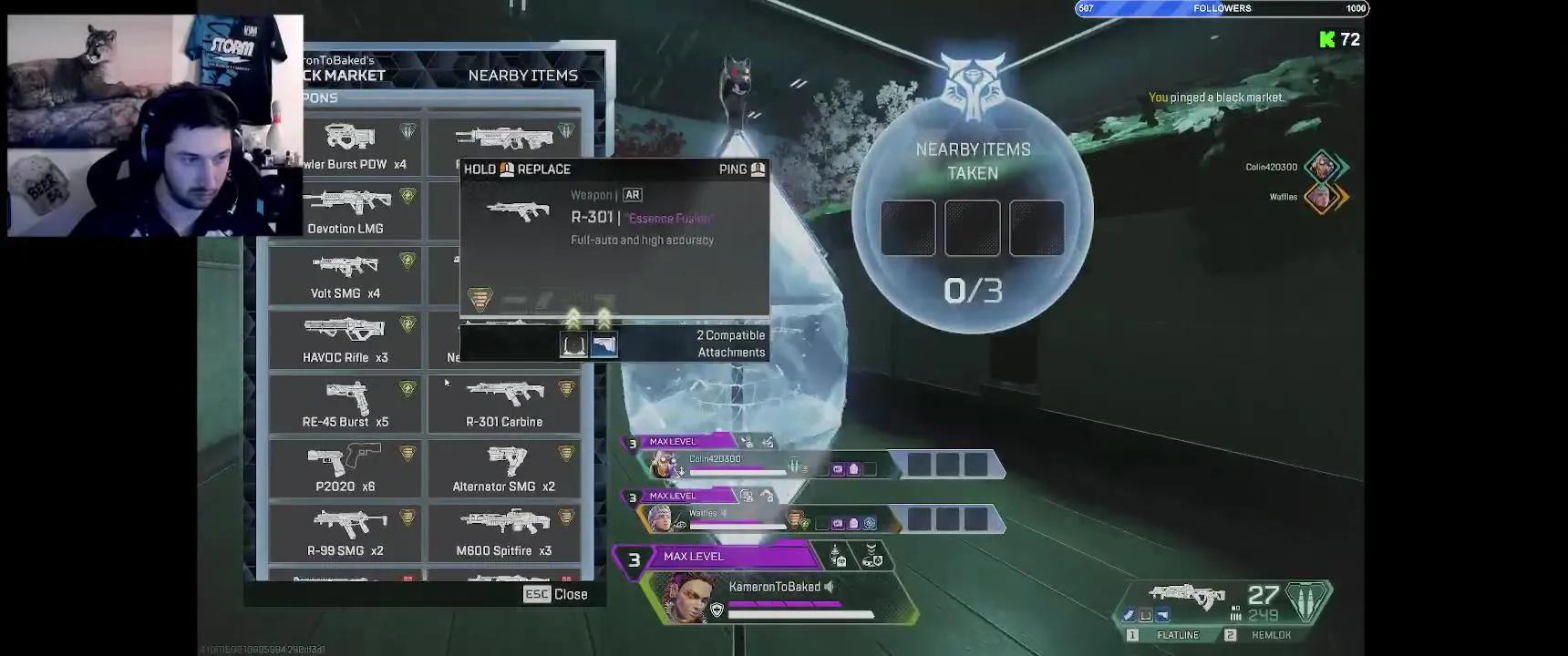The image size is (1568, 656).
Task: Select the Alternator SMG slot
Action: 504,469
